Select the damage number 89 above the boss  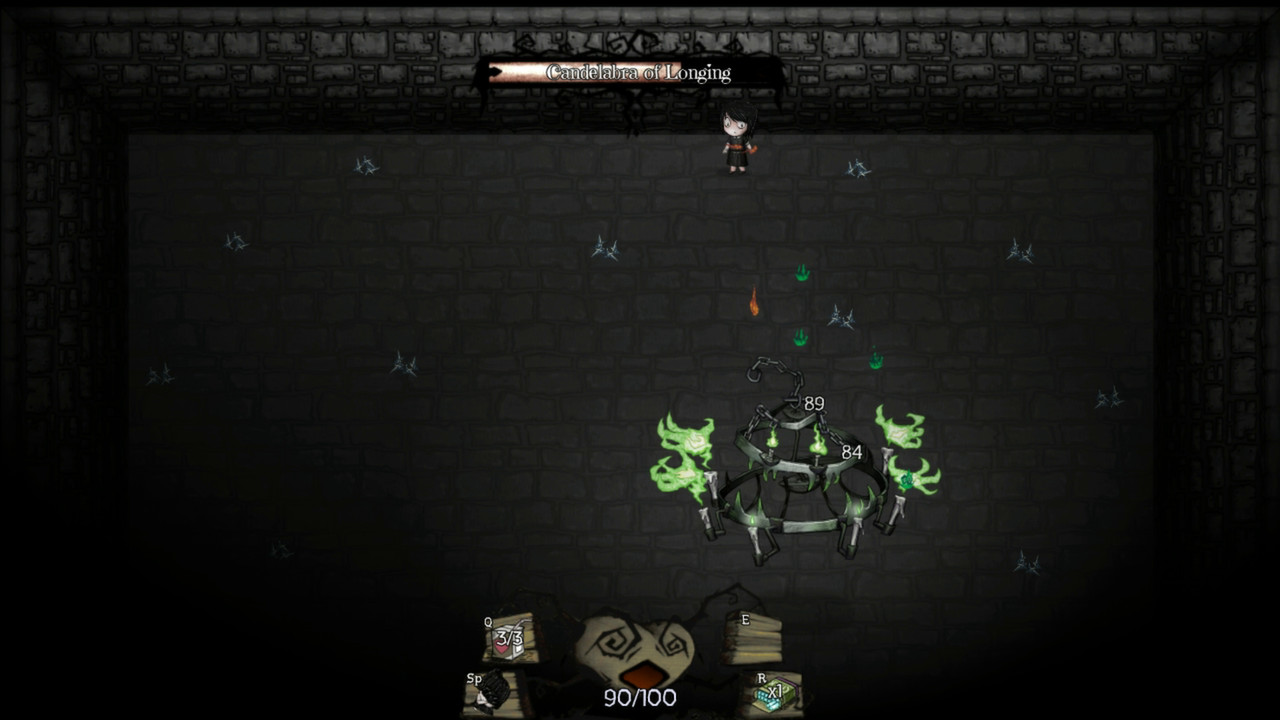812,404
